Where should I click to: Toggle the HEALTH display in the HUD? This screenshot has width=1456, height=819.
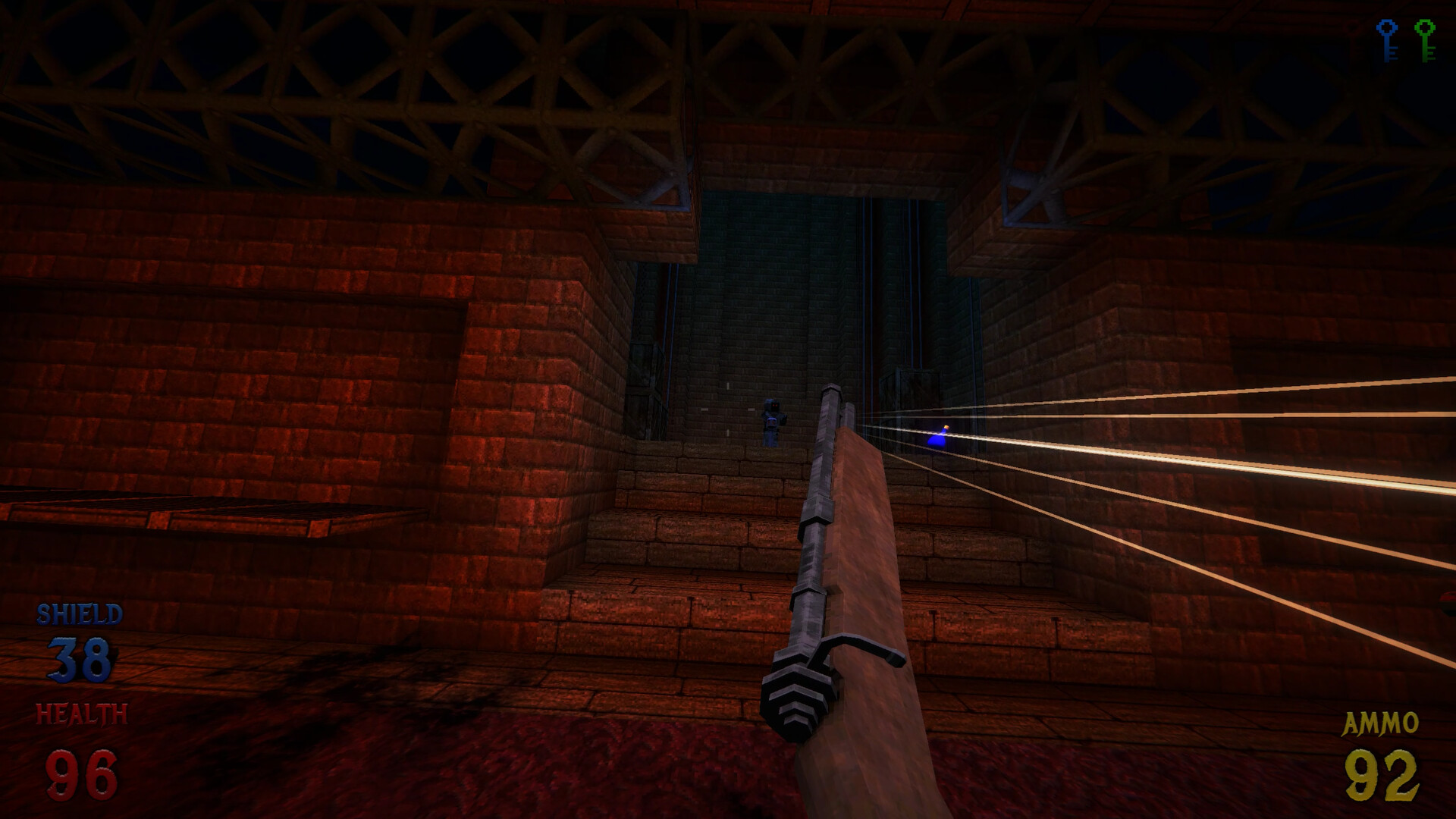pyautogui.click(x=81, y=711)
